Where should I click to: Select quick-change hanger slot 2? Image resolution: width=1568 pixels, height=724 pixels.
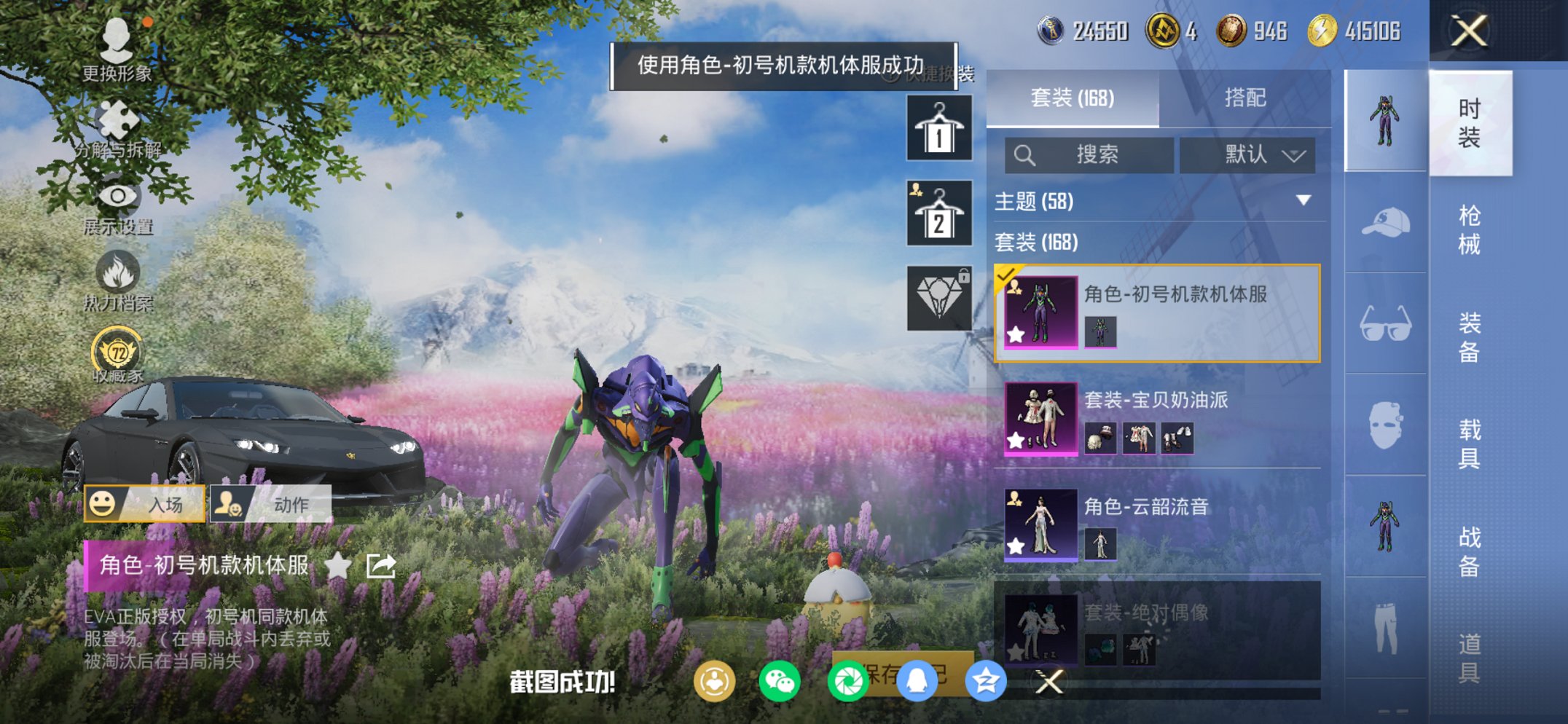pyautogui.click(x=938, y=213)
